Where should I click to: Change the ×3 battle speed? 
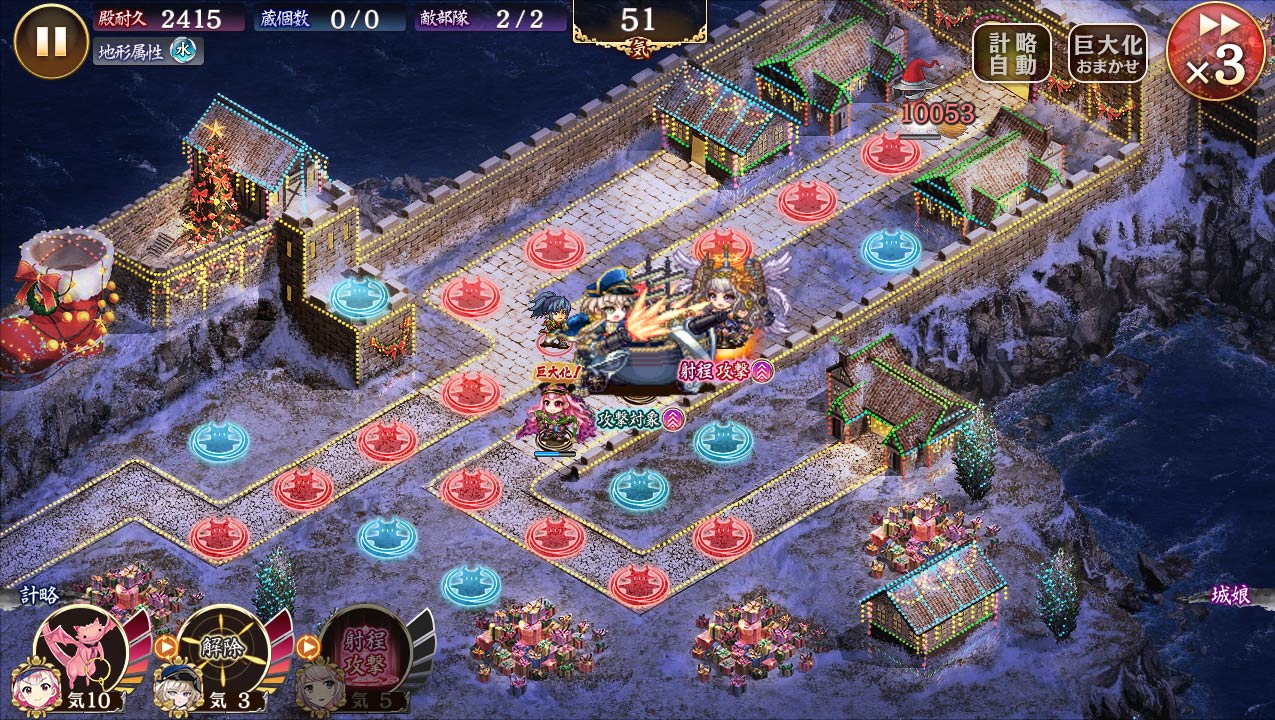[1215, 51]
